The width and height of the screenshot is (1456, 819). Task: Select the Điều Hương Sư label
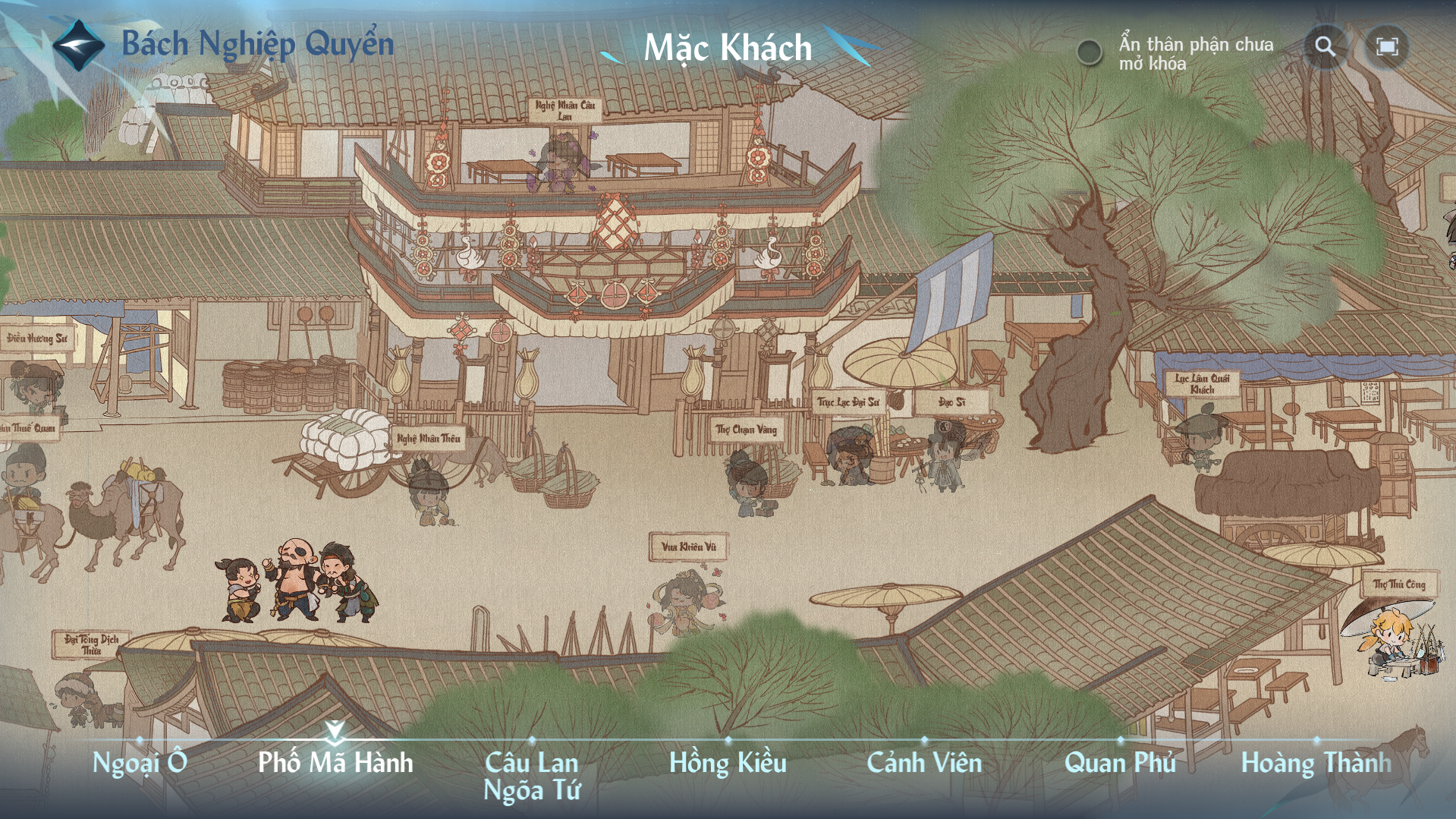click(37, 339)
